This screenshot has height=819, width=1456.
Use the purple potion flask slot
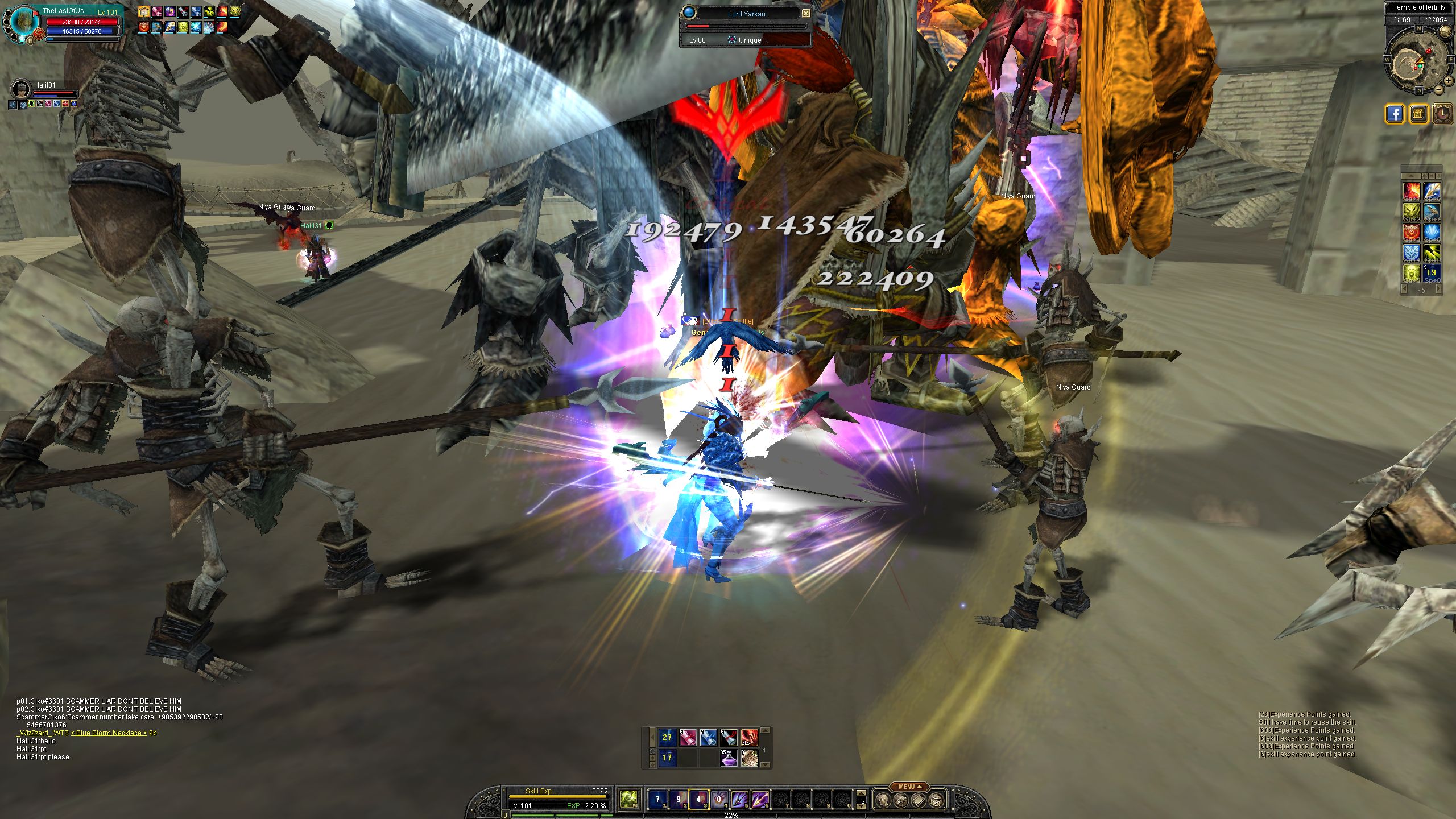729,758
